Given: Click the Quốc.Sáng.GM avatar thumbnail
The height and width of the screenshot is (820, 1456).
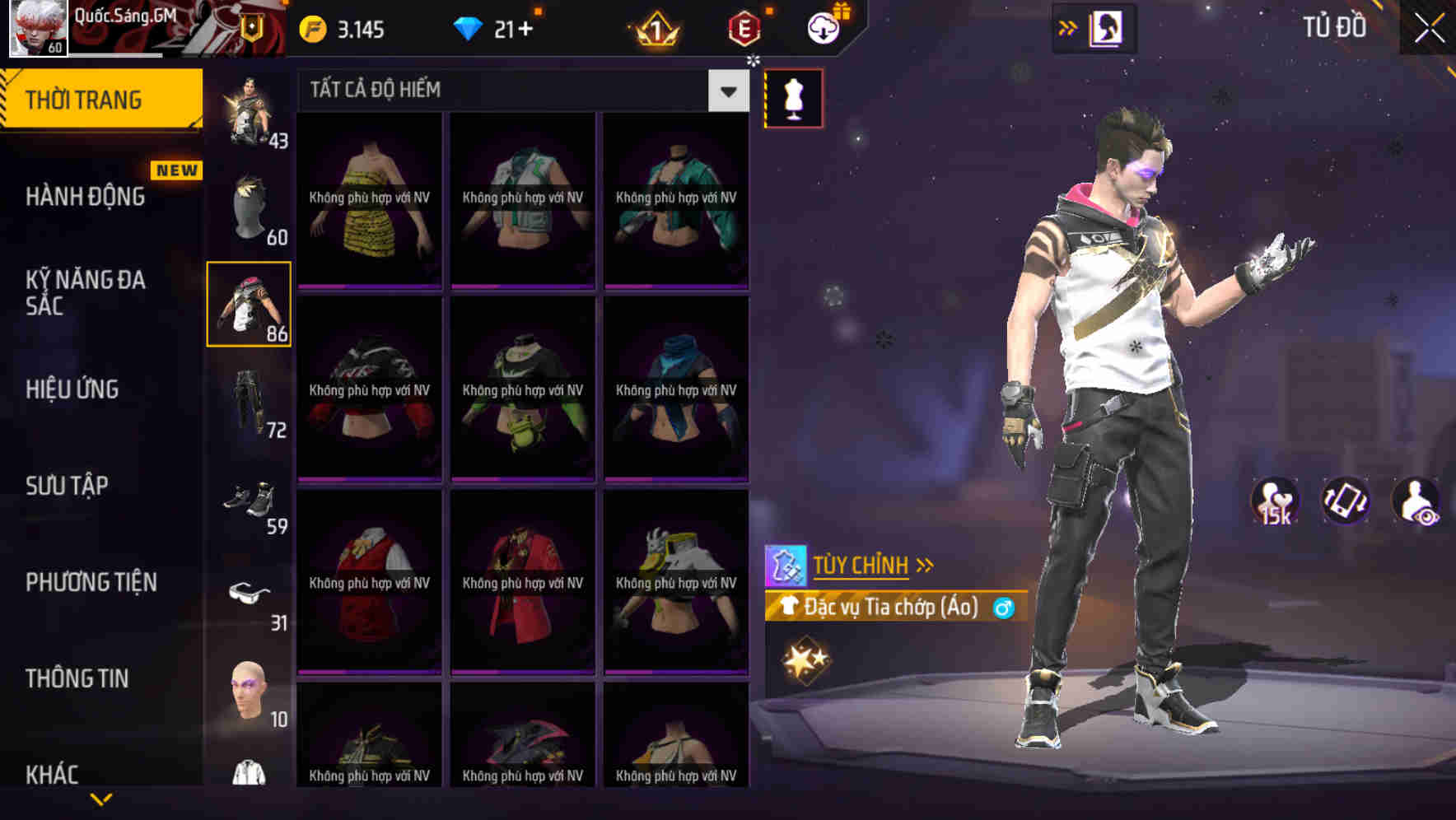Looking at the screenshot, I should click(36, 27).
